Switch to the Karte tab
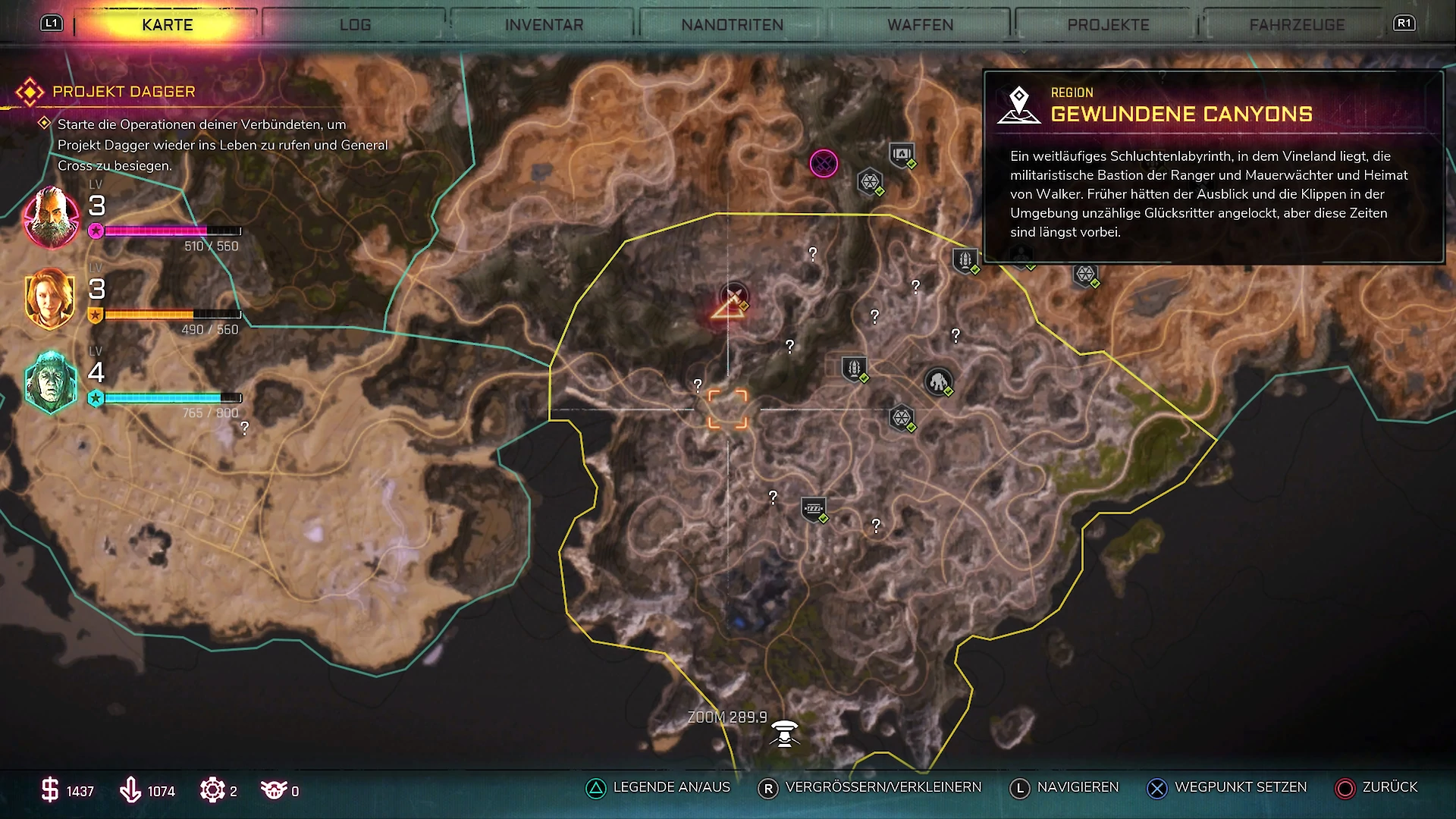The width and height of the screenshot is (1456, 819). click(x=167, y=25)
